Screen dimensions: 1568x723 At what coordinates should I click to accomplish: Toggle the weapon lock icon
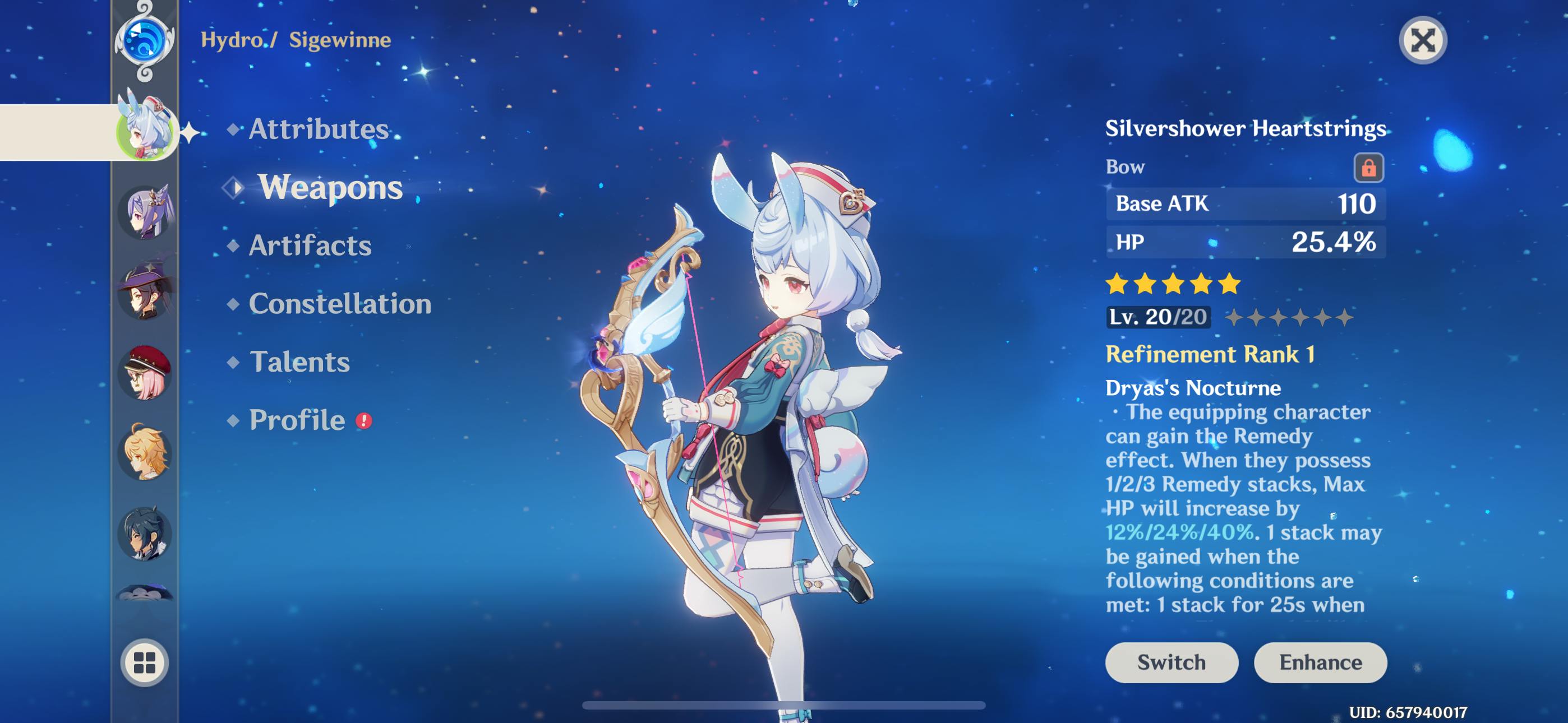(x=1368, y=168)
